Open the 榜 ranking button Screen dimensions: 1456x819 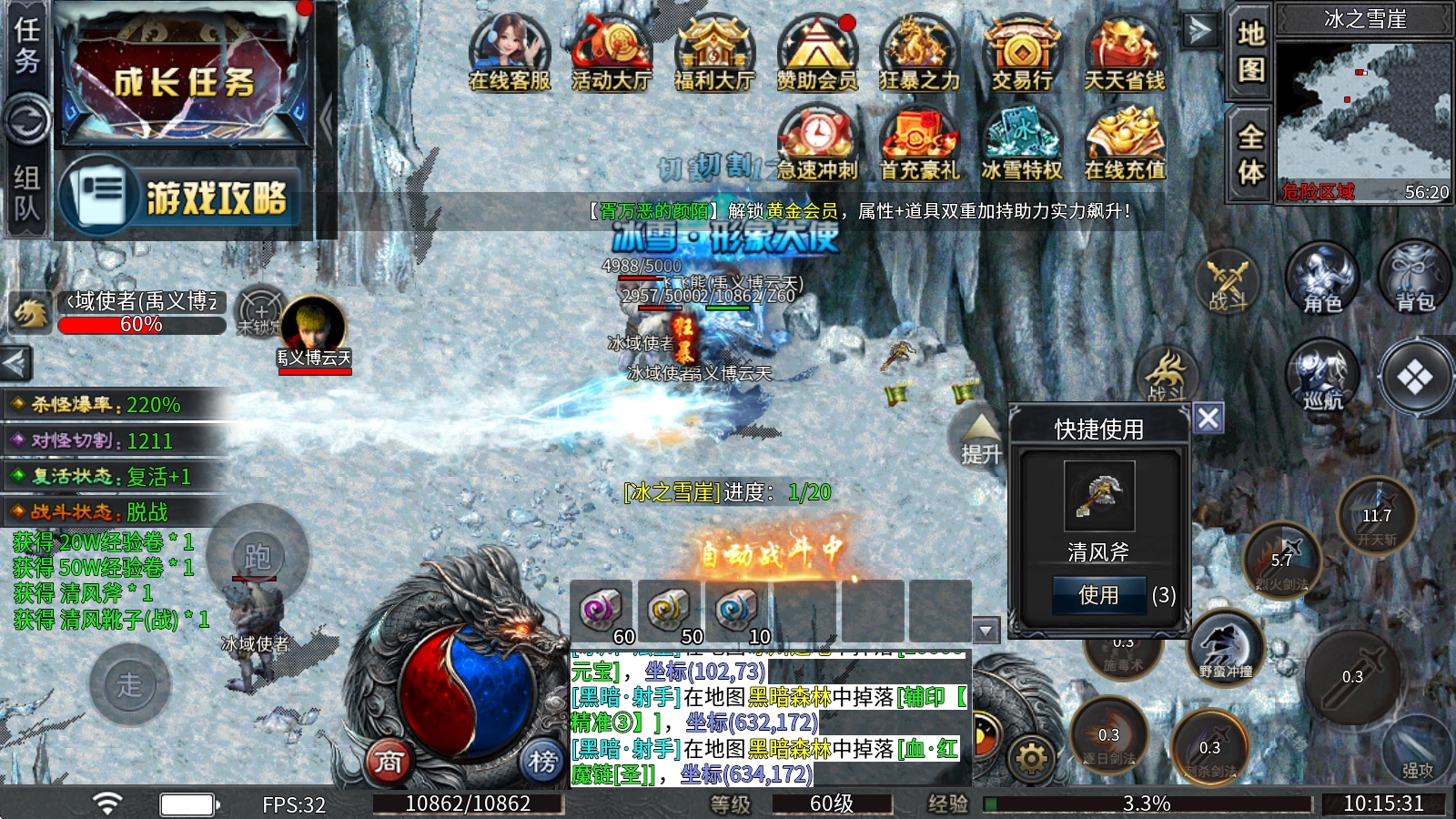coord(542,761)
